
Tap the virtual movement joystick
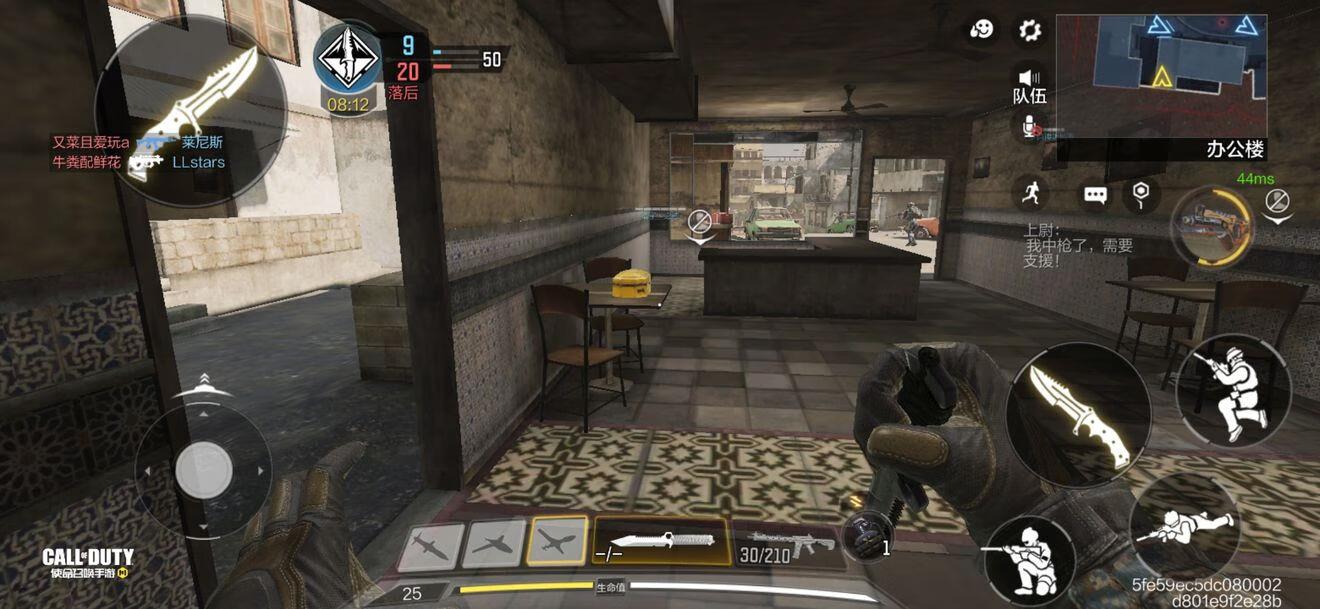[x=204, y=469]
